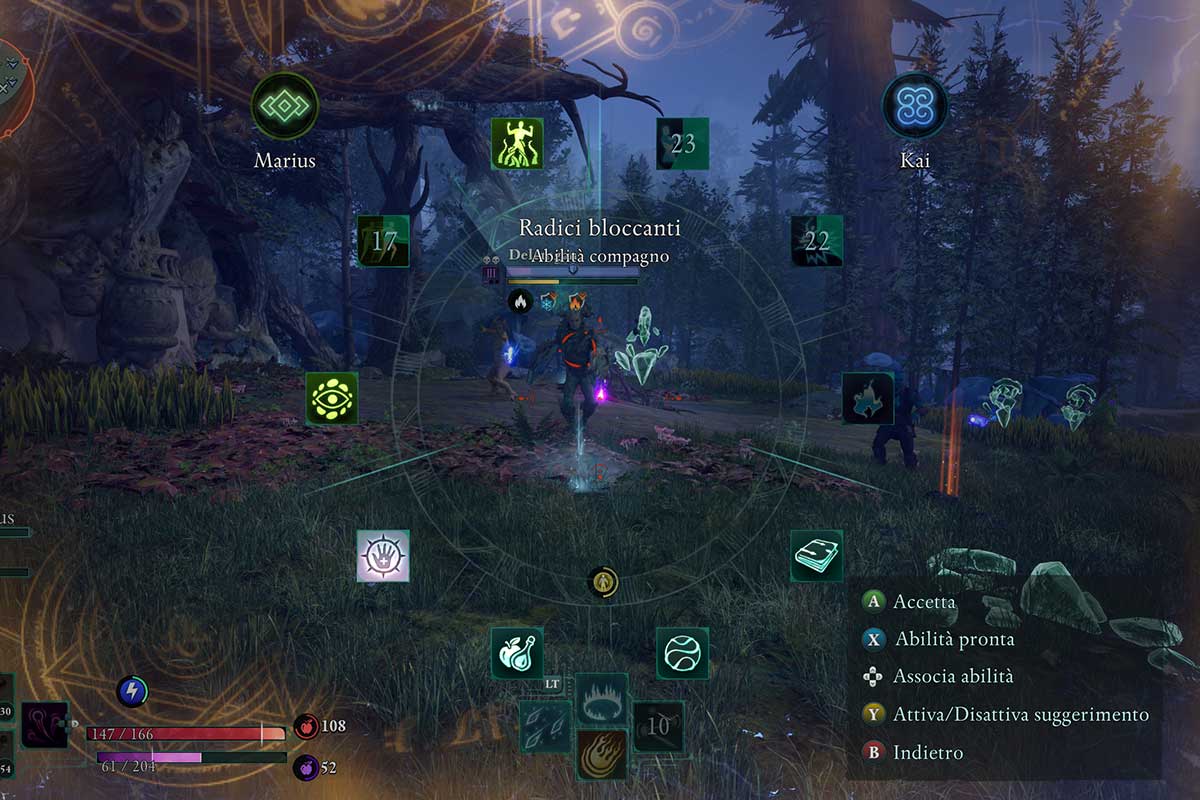Select the apple and potion consumables slot

pyautogui.click(x=517, y=653)
